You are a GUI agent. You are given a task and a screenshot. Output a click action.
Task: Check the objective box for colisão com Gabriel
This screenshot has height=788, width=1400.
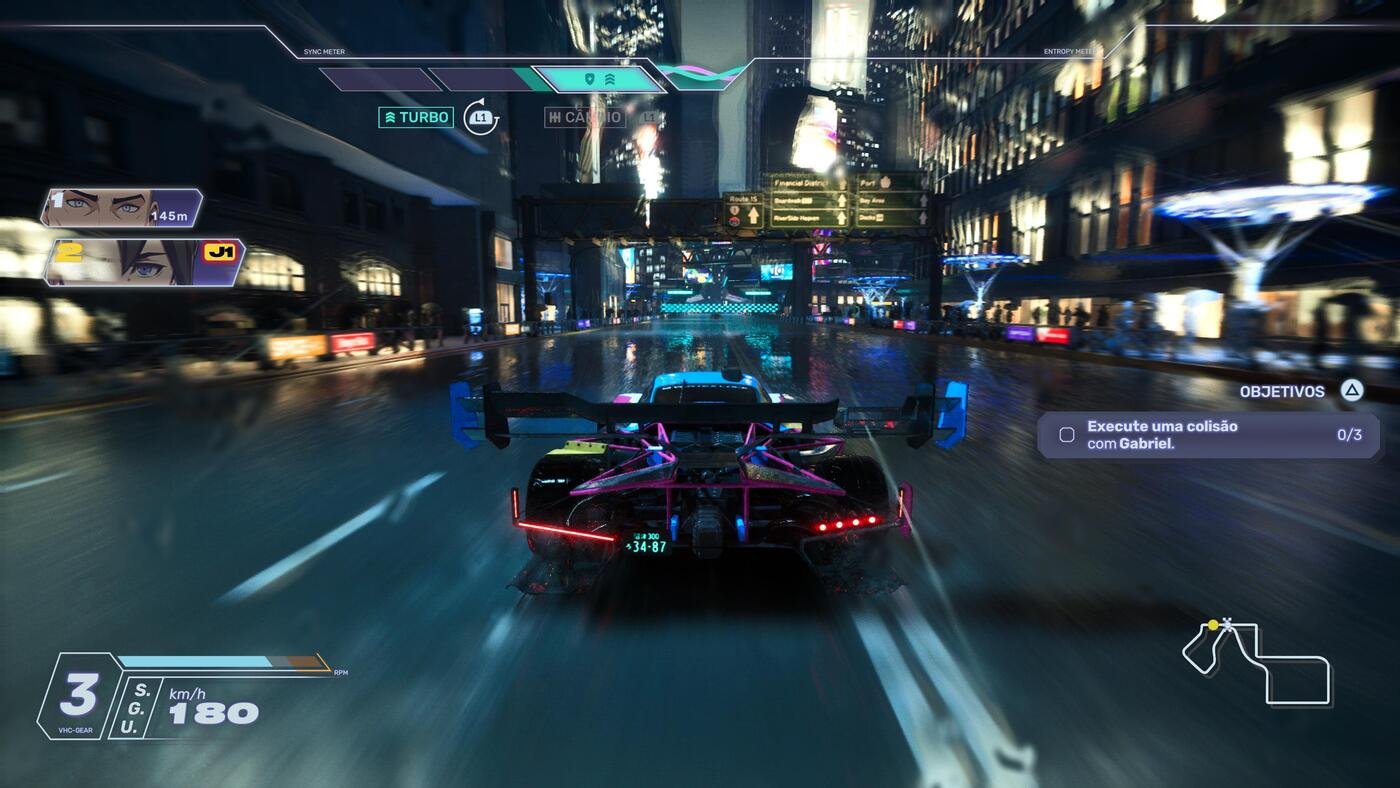click(x=1067, y=434)
